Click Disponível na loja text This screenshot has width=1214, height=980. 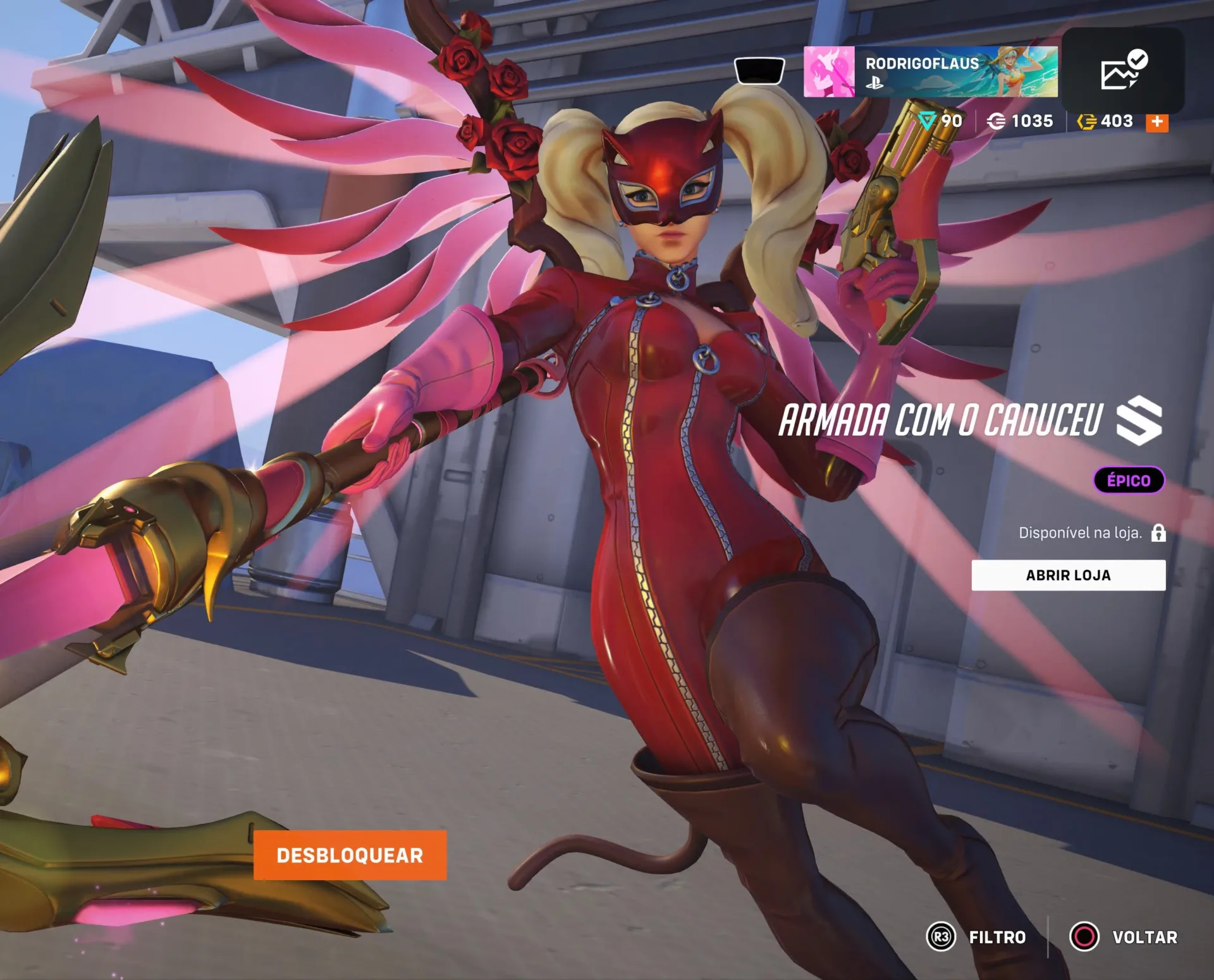(1080, 533)
